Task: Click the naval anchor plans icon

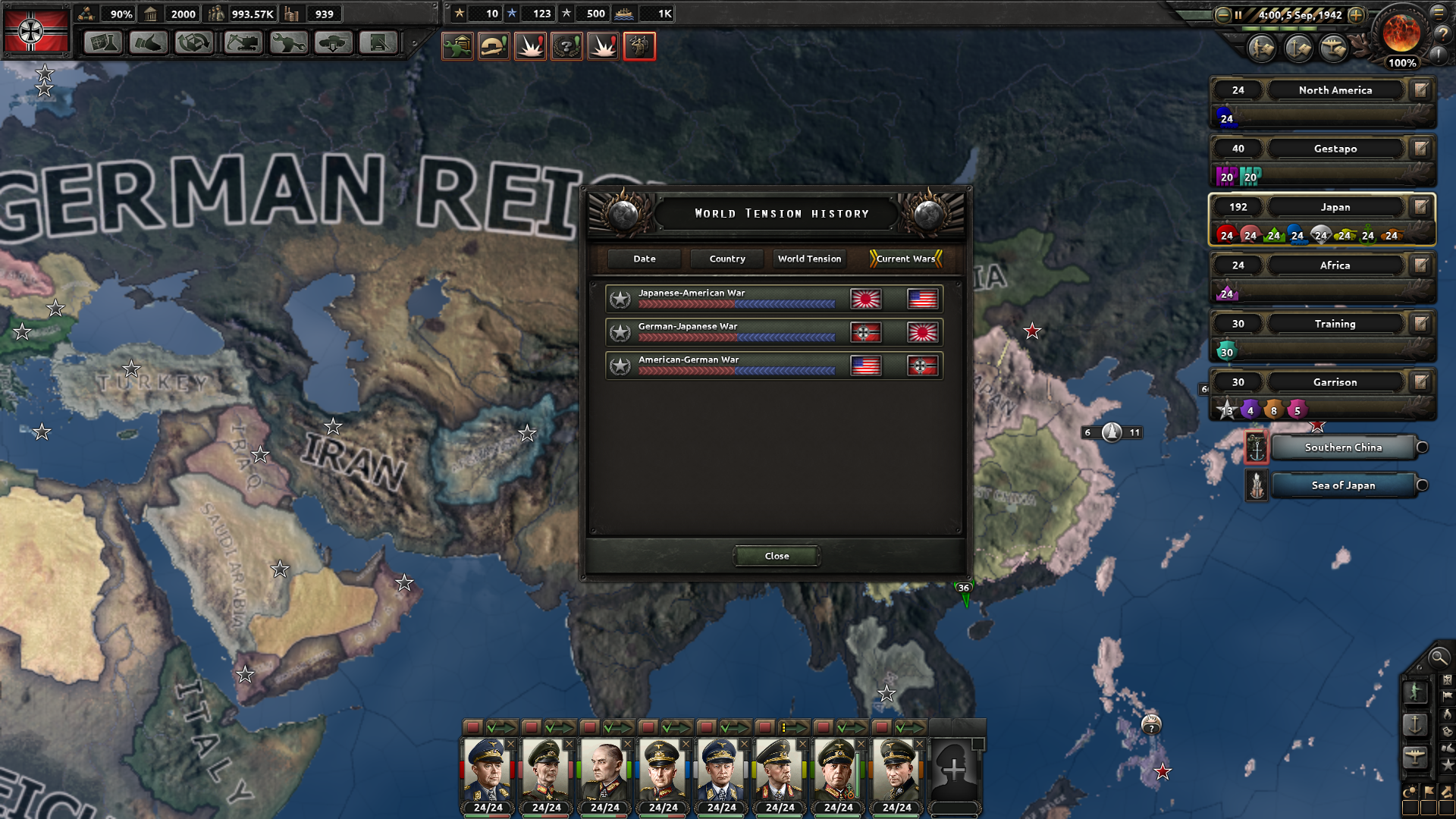Action: [1297, 48]
